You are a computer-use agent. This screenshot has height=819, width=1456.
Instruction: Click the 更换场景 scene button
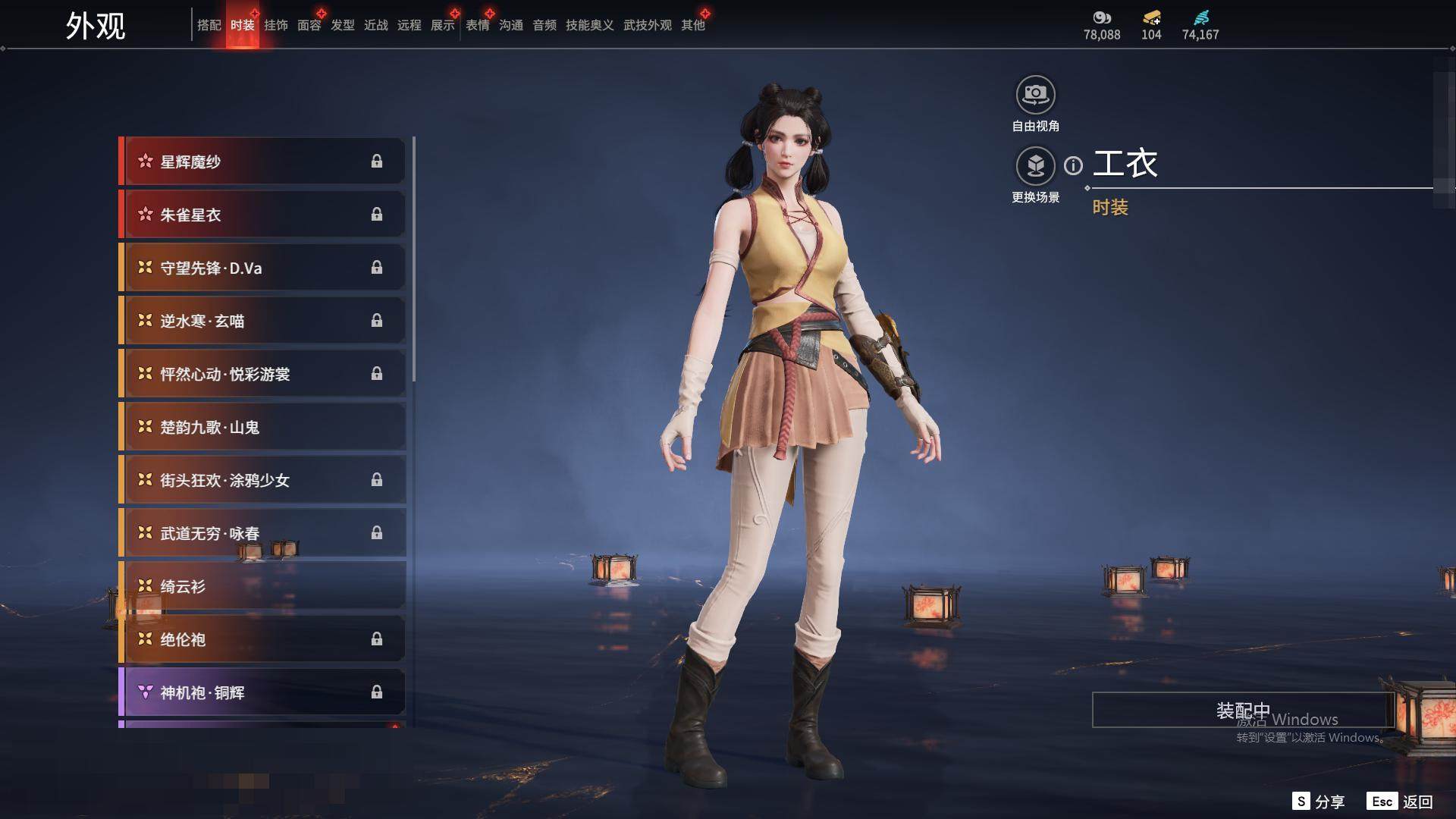tap(1035, 166)
